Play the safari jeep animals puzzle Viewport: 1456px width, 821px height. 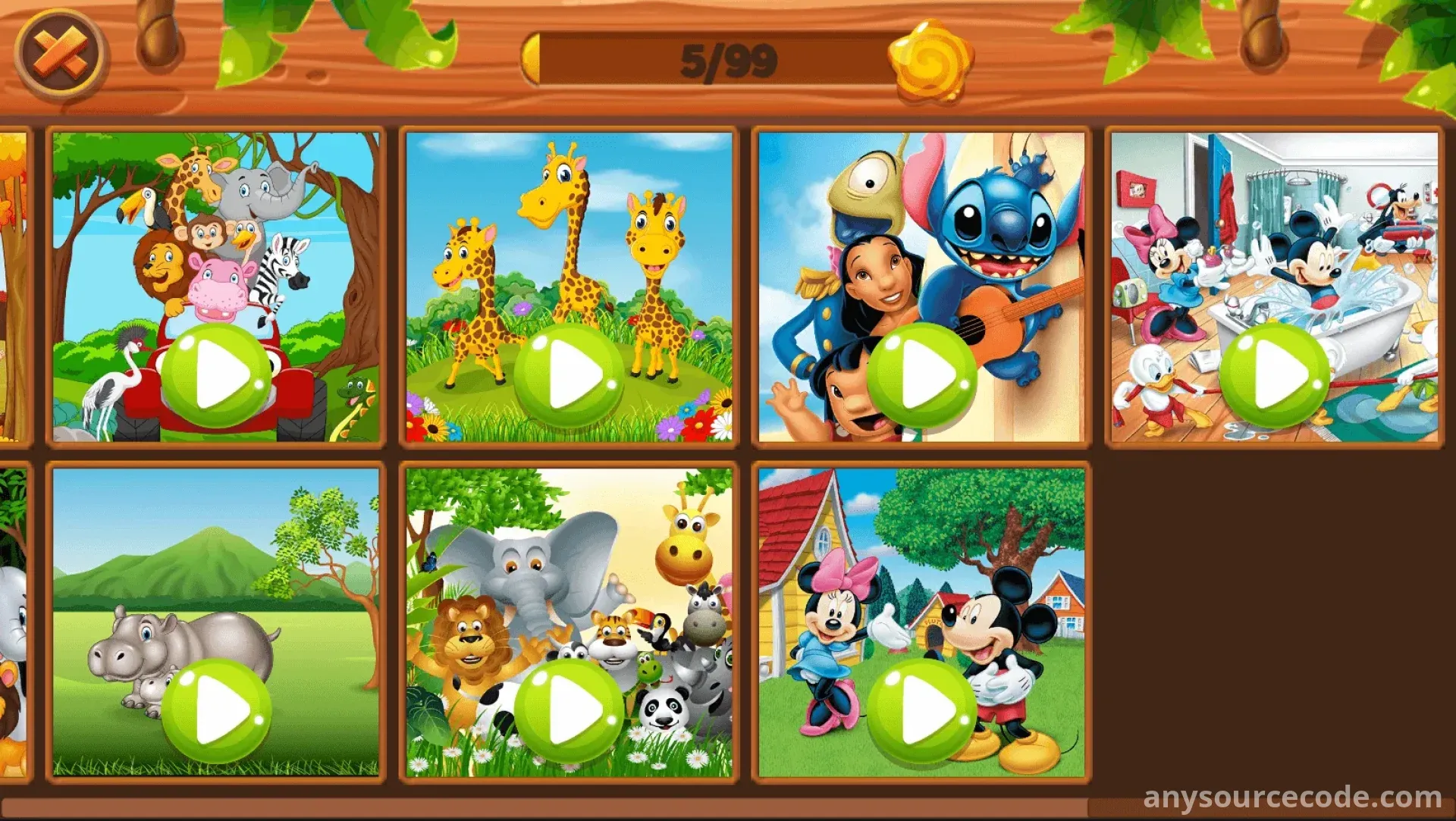[x=217, y=374]
